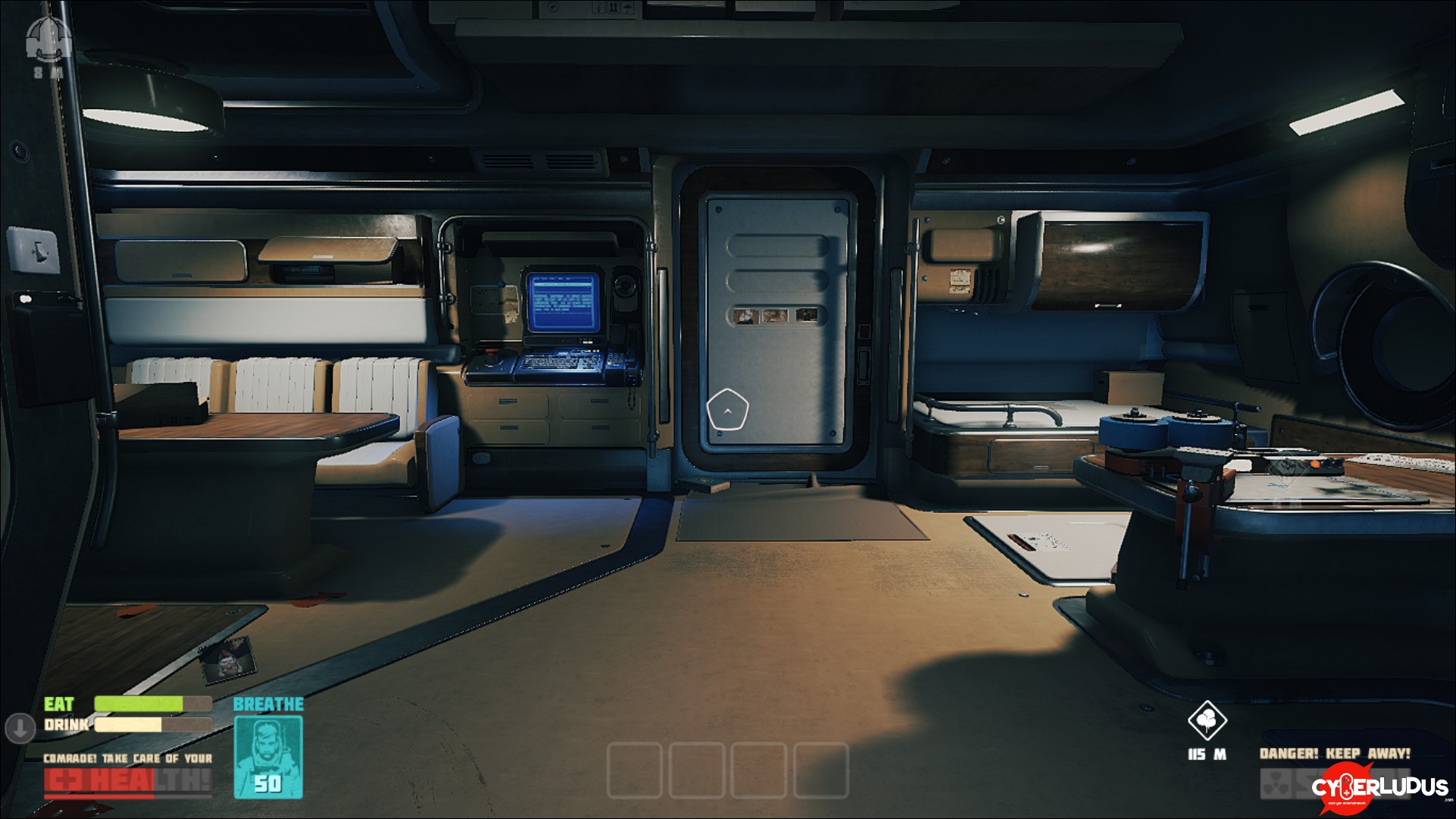Open the Cyberludus watermark logo
This screenshot has height=819, width=1456.
[x=1381, y=786]
